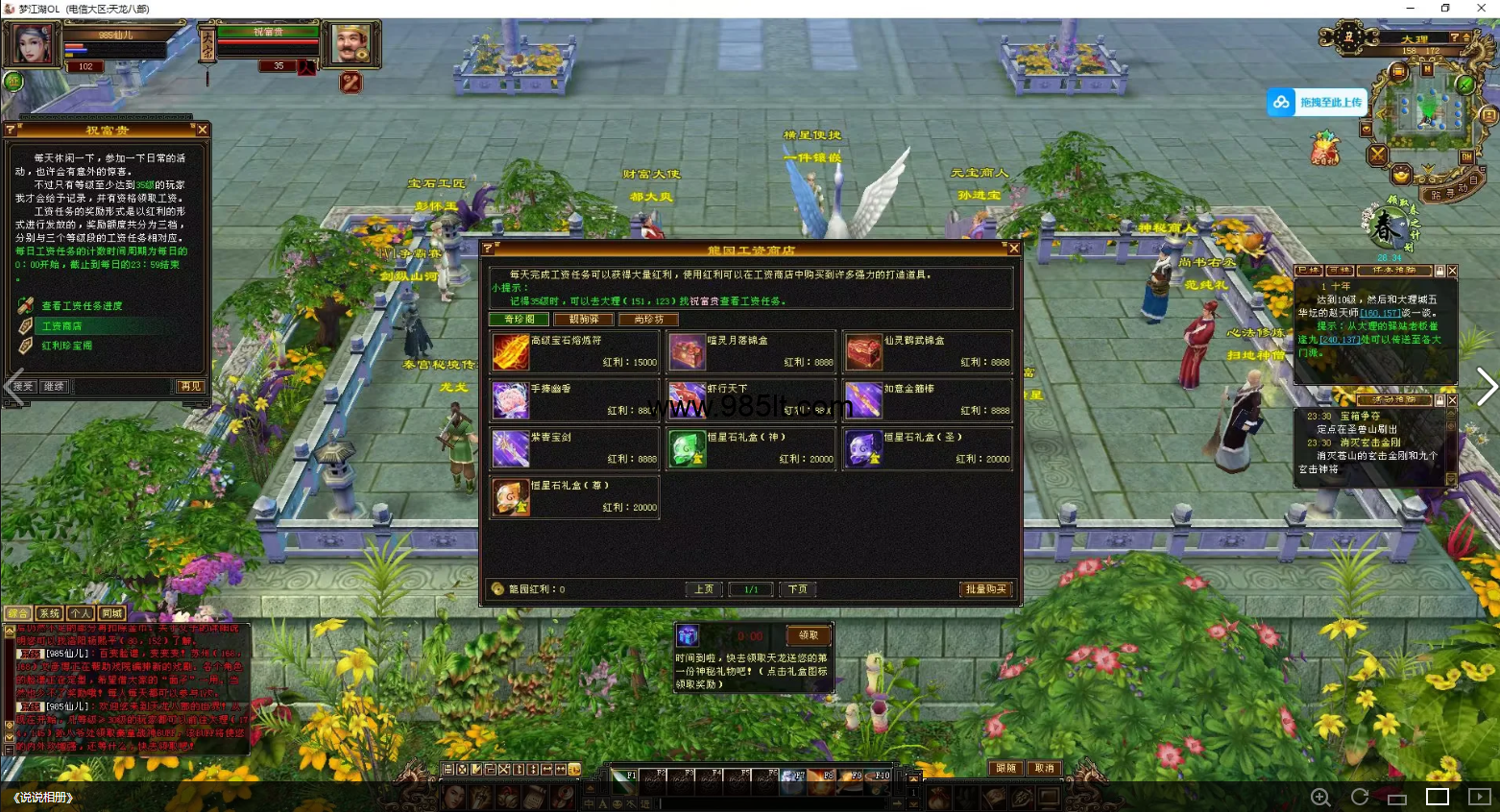Switch chat to the 系统 tab

pyautogui.click(x=49, y=613)
